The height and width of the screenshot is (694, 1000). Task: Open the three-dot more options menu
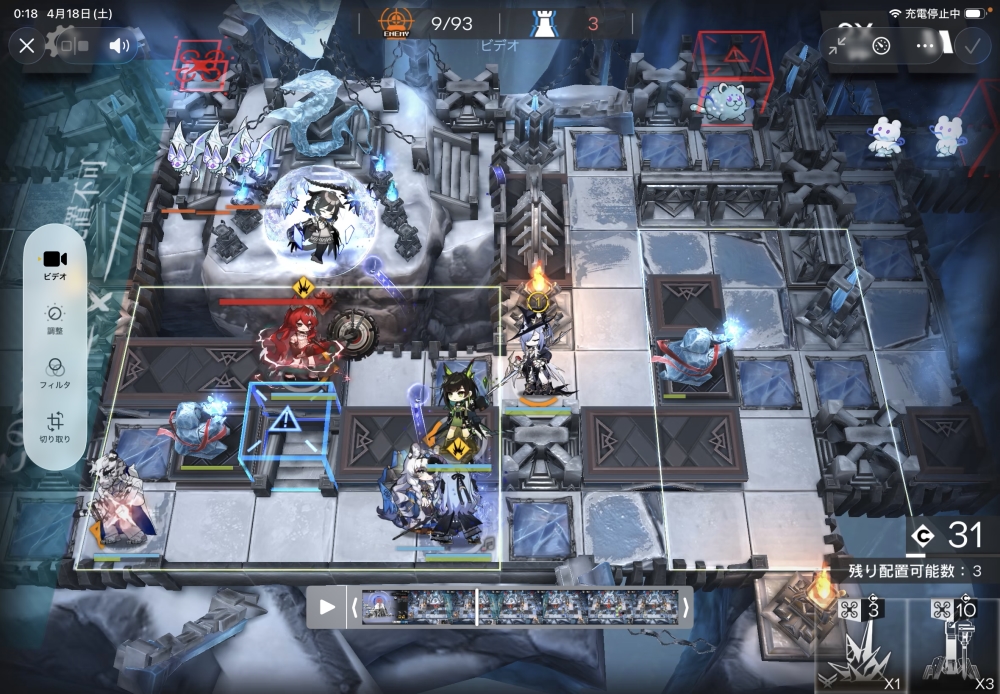(926, 46)
